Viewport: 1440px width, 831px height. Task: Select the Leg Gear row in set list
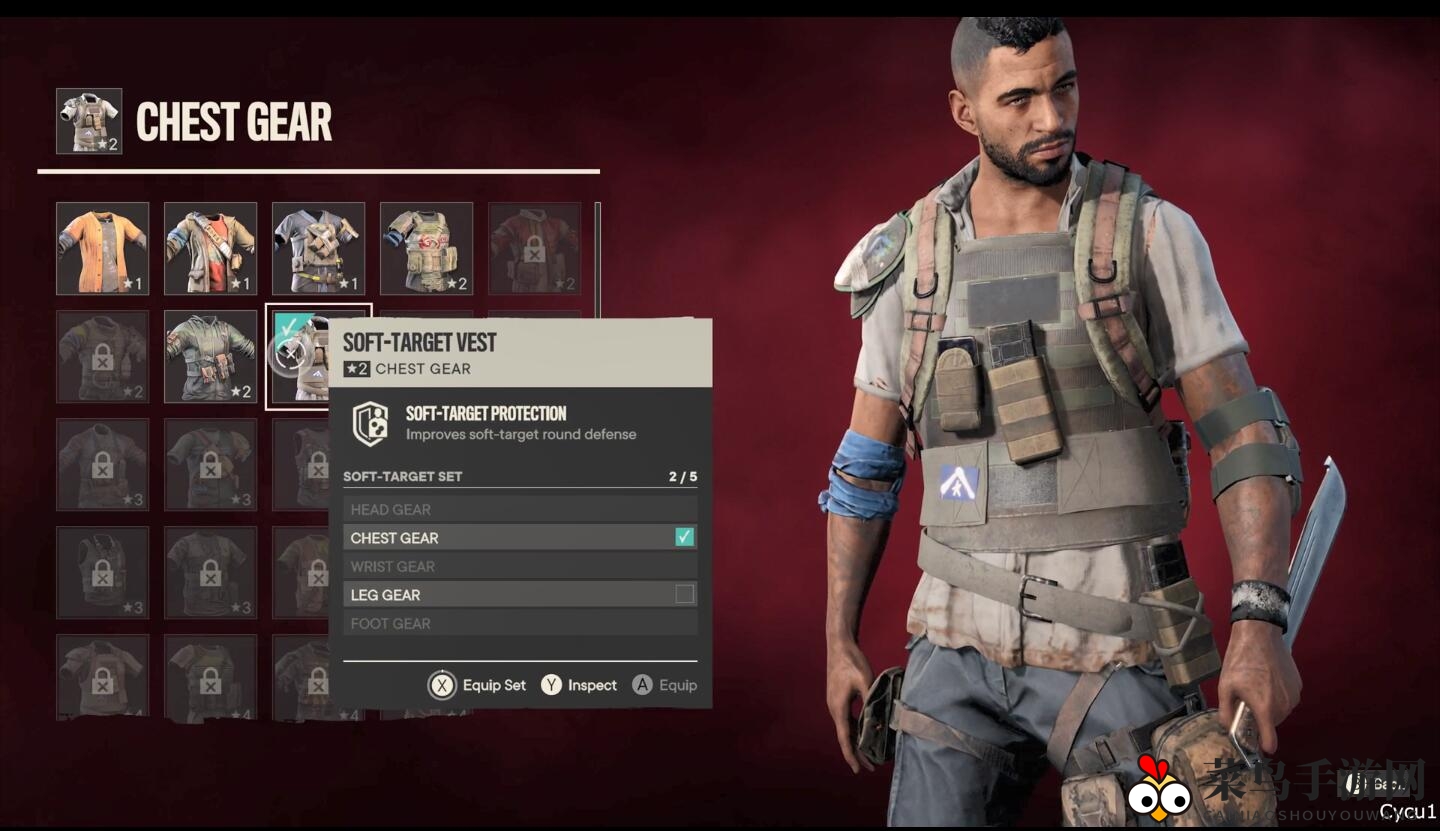pos(520,595)
